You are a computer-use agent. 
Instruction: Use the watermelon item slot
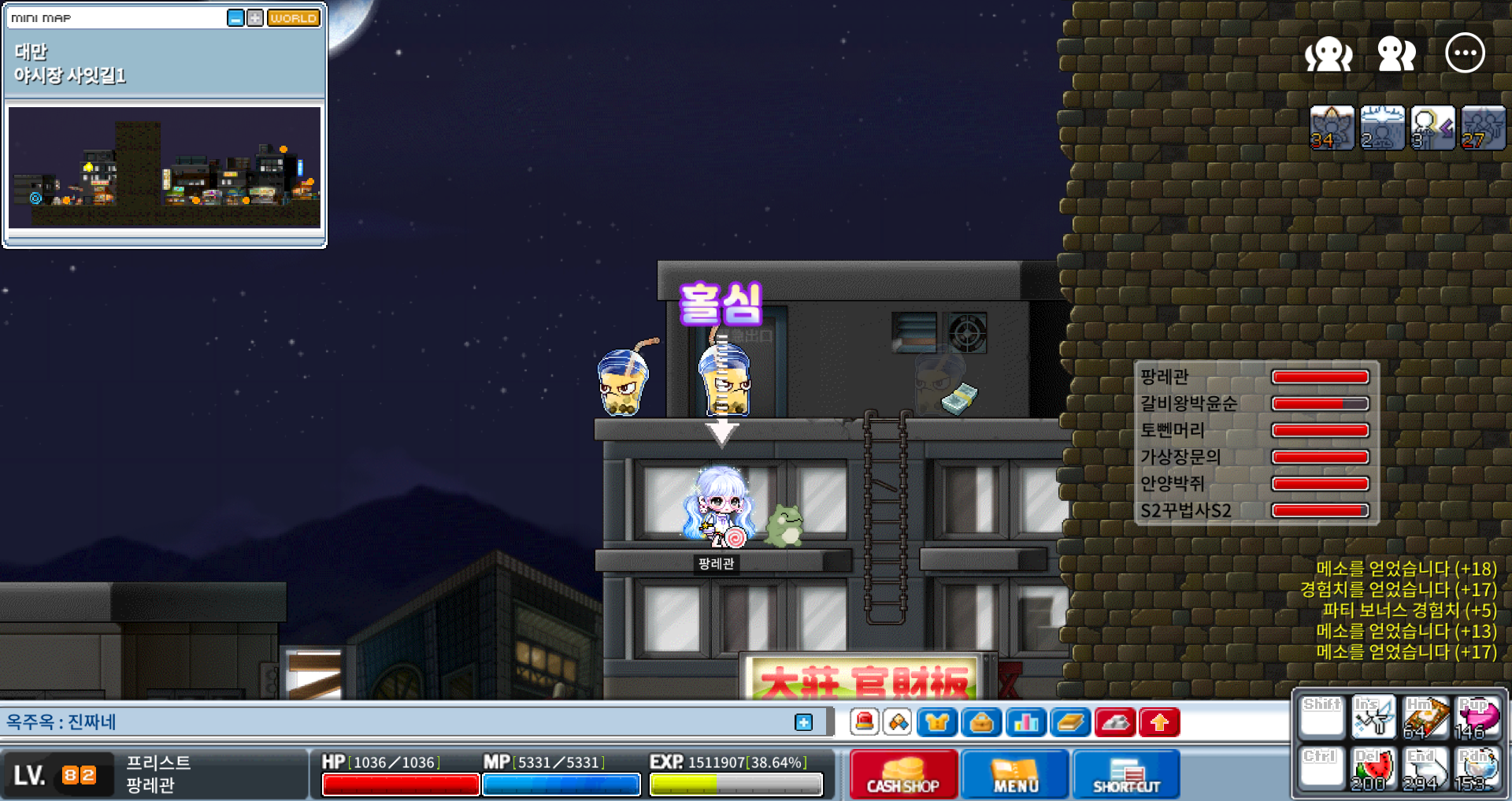pos(1373,768)
